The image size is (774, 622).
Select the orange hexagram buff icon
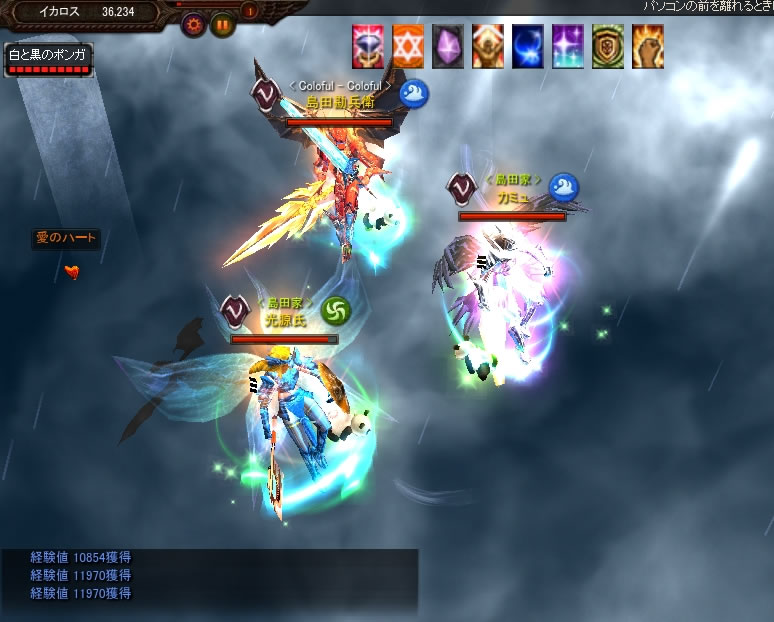[408, 47]
